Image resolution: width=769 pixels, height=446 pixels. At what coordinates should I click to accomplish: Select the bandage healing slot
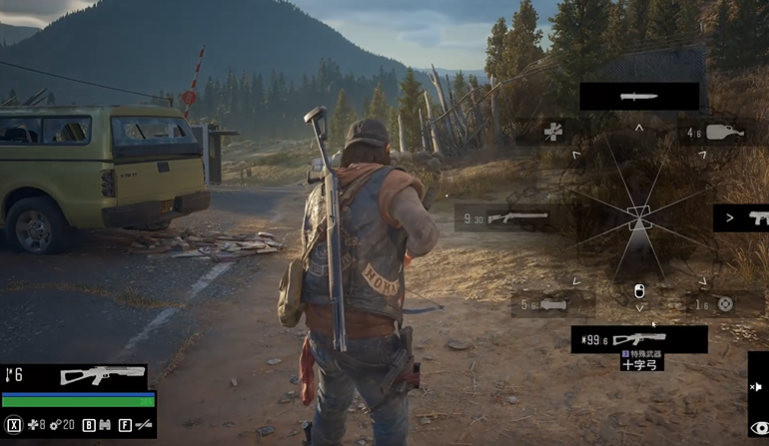553,131
